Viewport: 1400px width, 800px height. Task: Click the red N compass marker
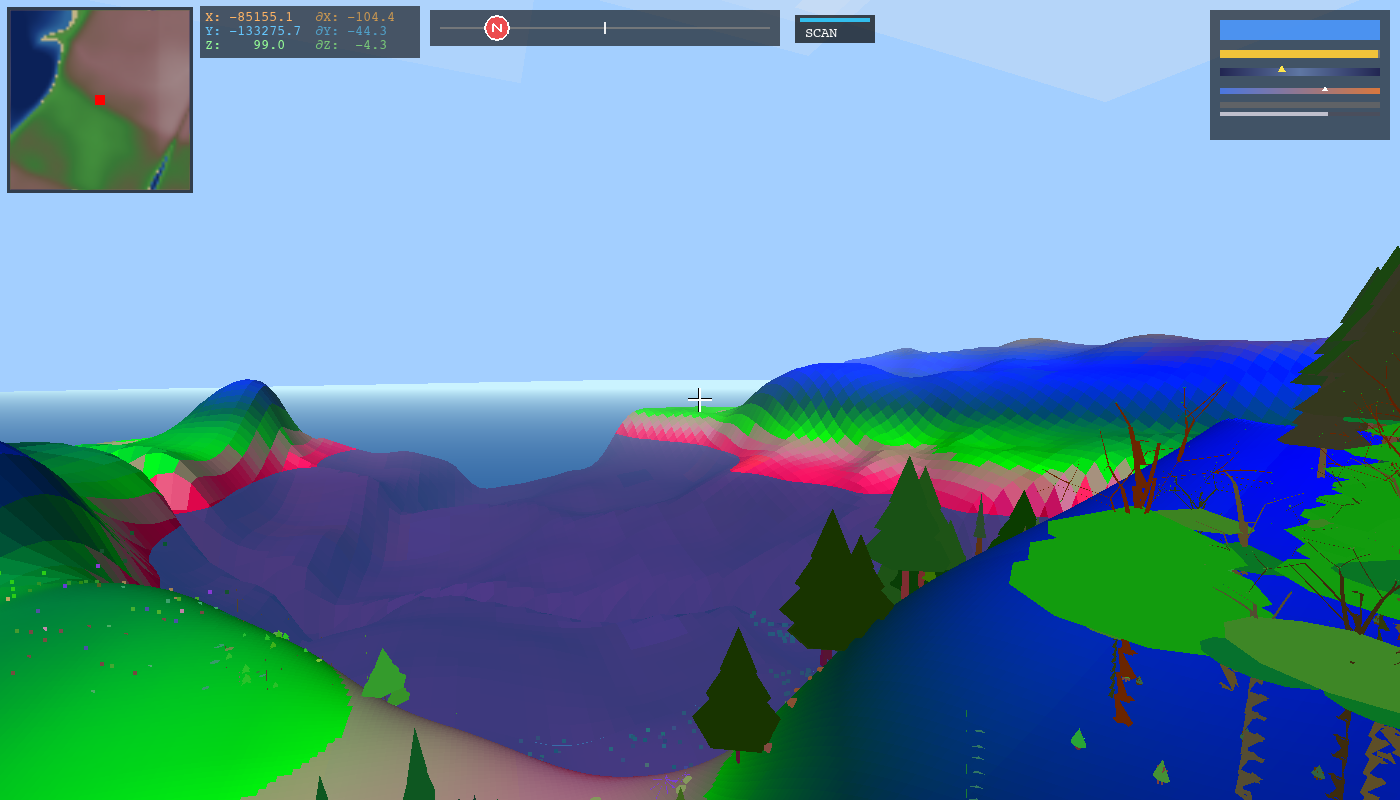pos(496,27)
